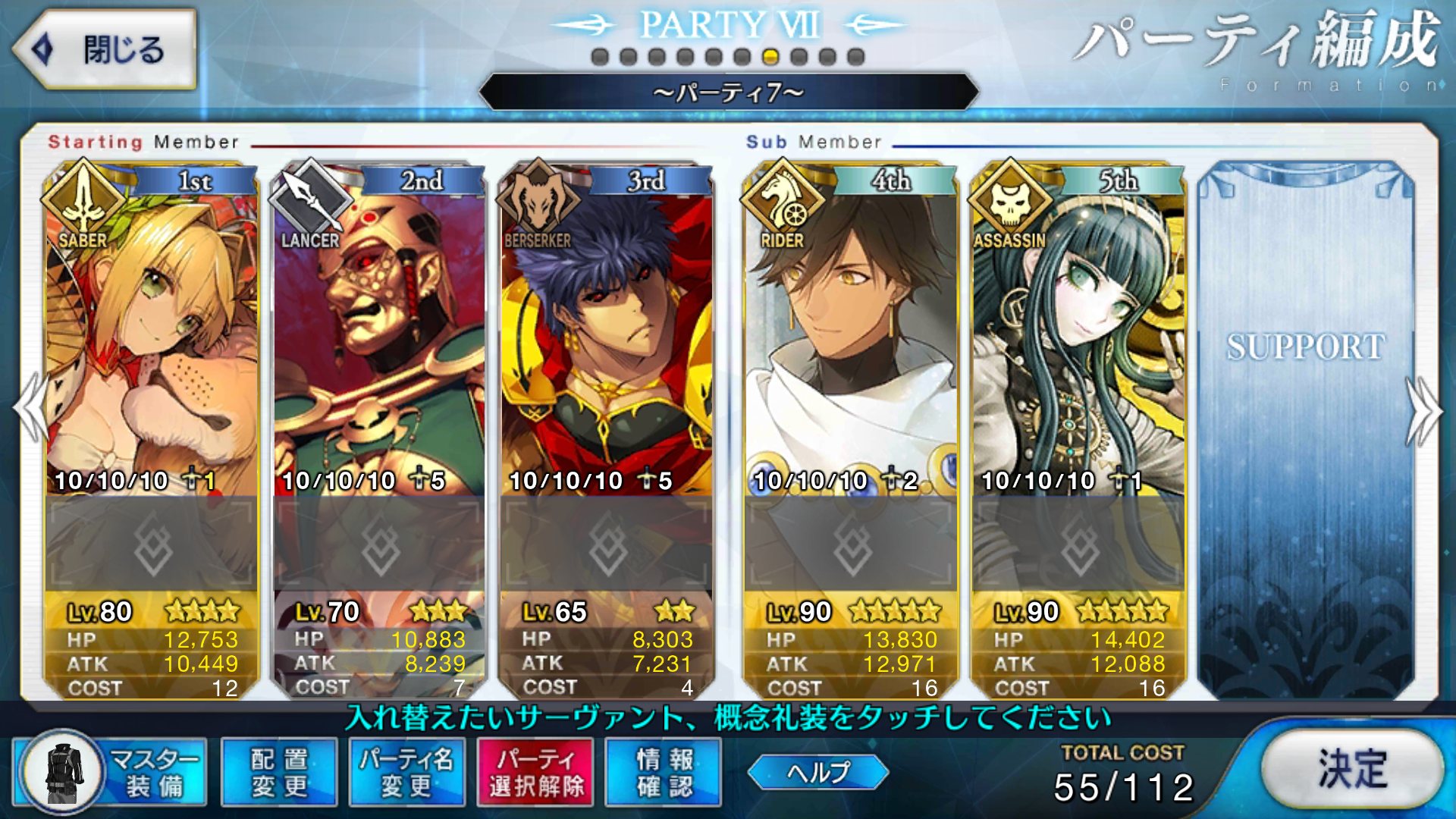
Task: Change party placement (配置変更)
Action: click(279, 772)
